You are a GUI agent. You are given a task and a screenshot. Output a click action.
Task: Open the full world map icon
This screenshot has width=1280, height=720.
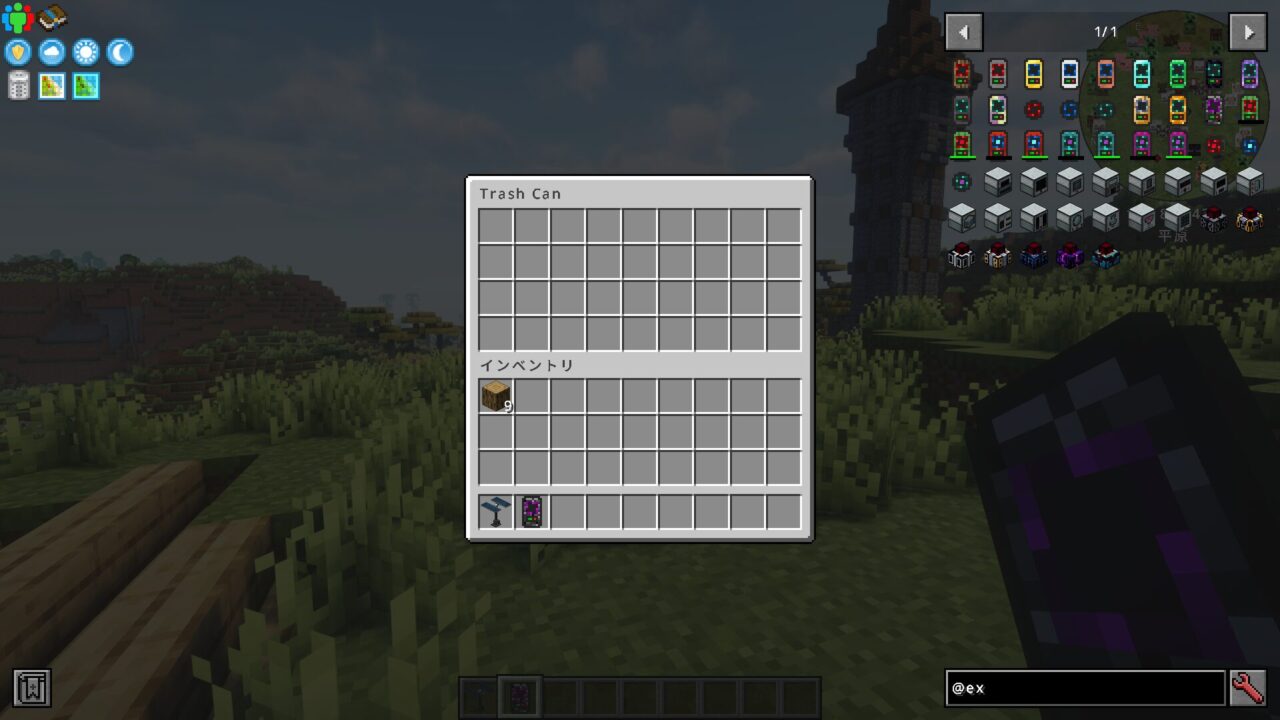[51, 86]
